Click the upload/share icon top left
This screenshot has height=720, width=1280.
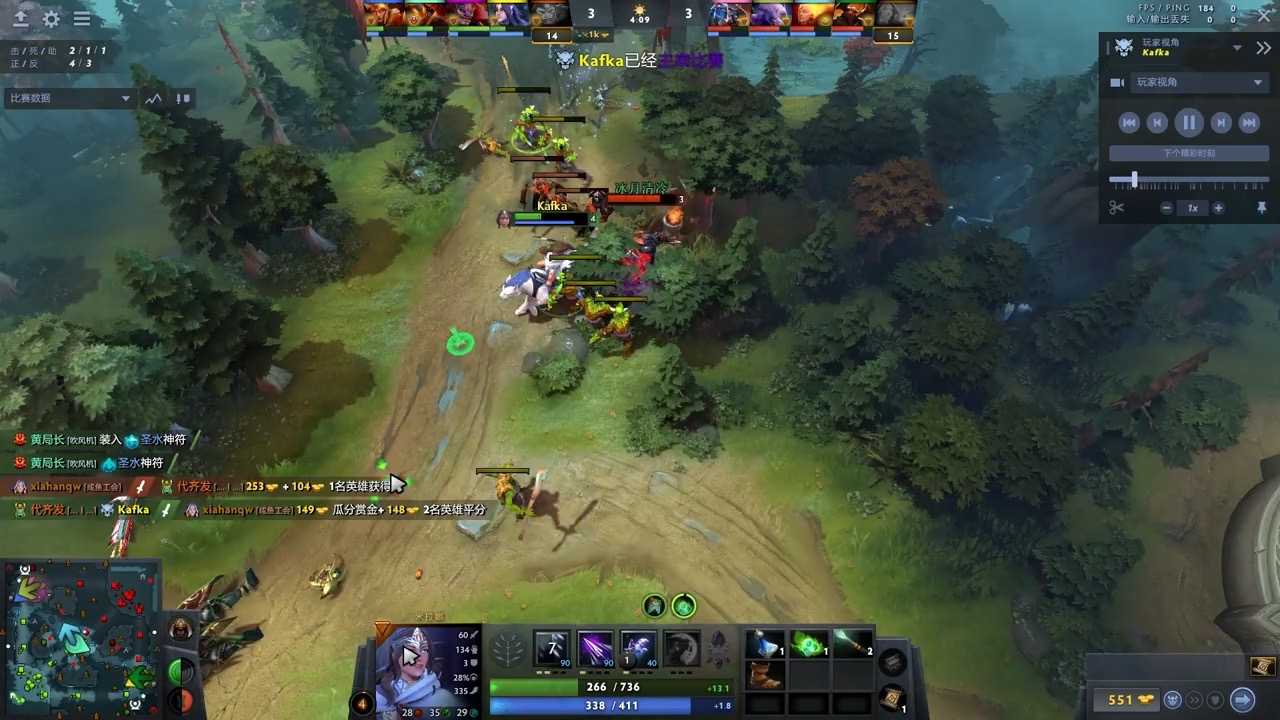coord(20,18)
